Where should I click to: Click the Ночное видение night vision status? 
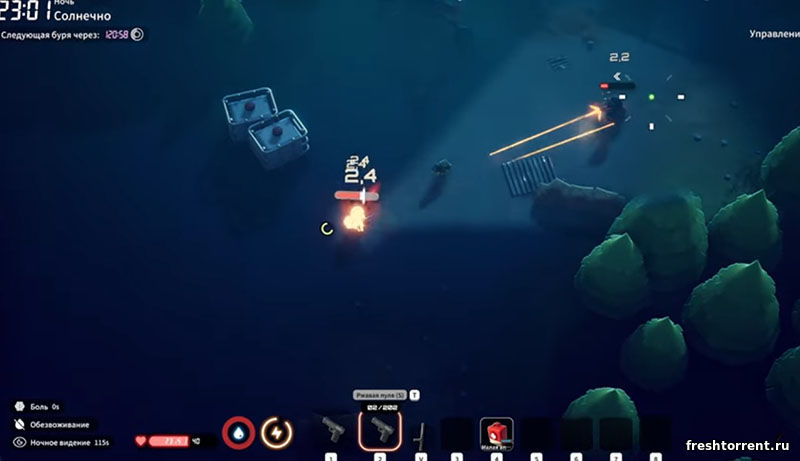pos(62,441)
